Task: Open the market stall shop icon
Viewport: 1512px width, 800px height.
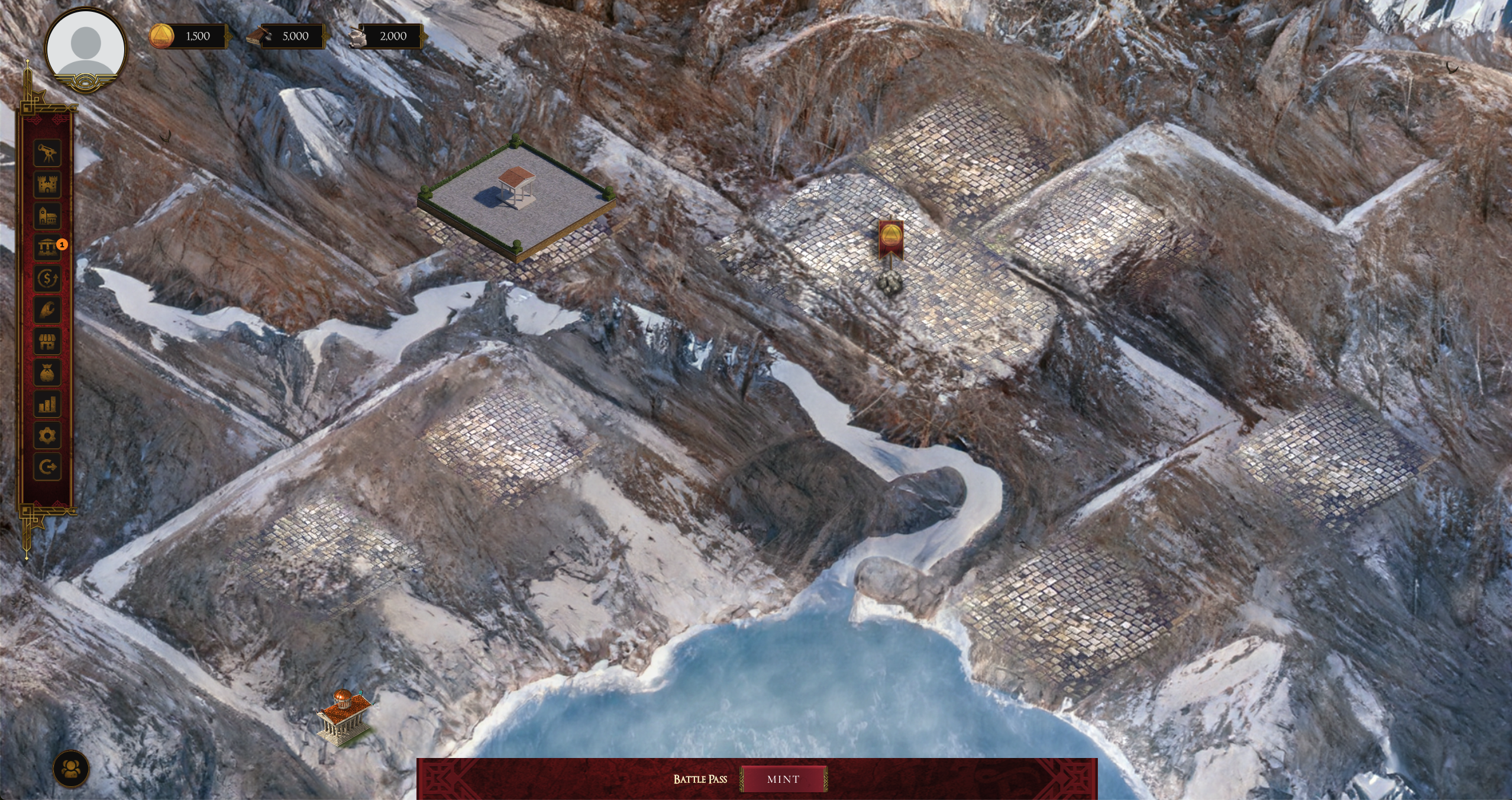Action: (x=47, y=341)
